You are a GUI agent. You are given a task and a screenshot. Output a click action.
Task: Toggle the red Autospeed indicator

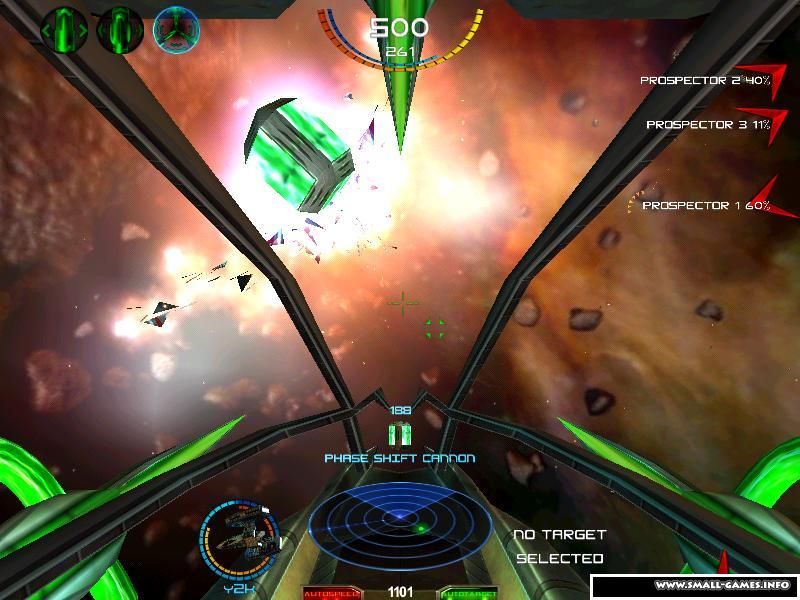click(x=330, y=593)
